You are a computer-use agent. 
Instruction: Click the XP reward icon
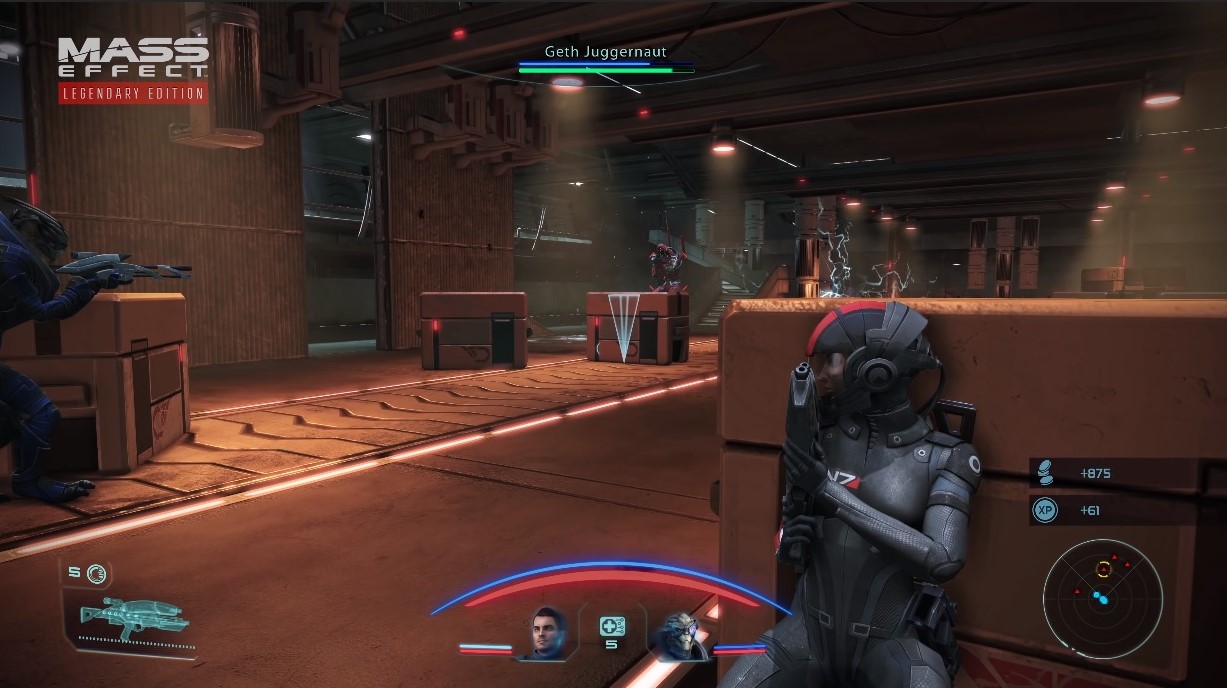click(x=1045, y=510)
